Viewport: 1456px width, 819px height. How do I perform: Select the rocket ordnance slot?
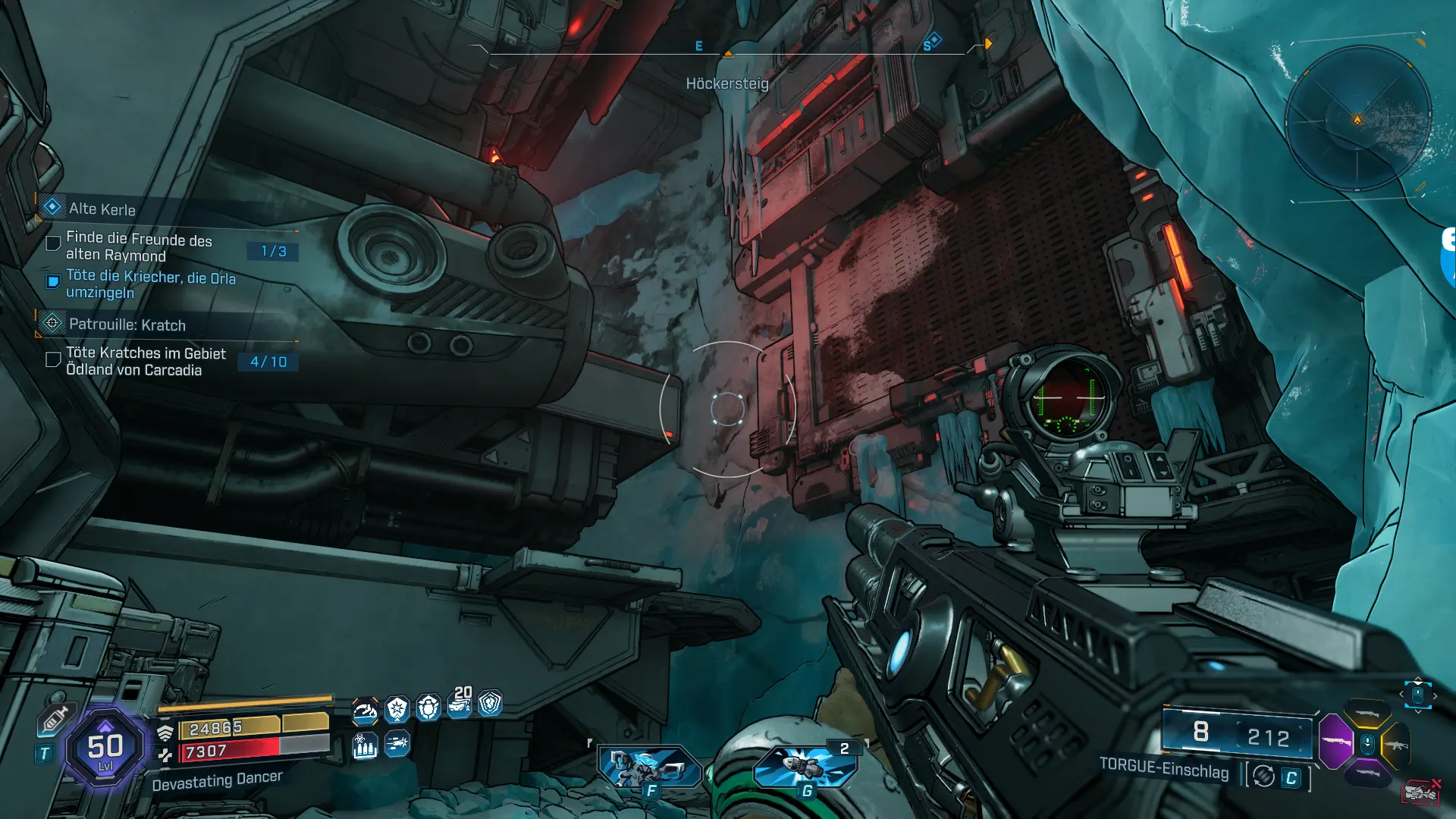click(x=805, y=766)
